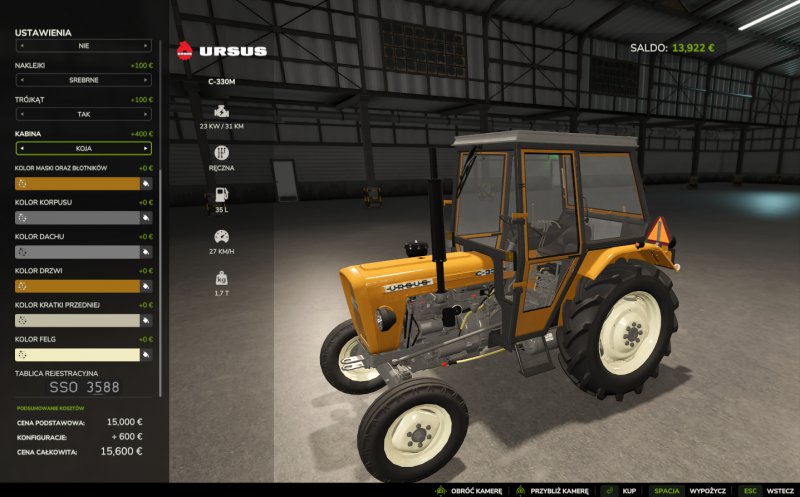Open the Kolor drzwi color bar
Screen dimensions: 800x497
pyautogui.click(x=76, y=286)
